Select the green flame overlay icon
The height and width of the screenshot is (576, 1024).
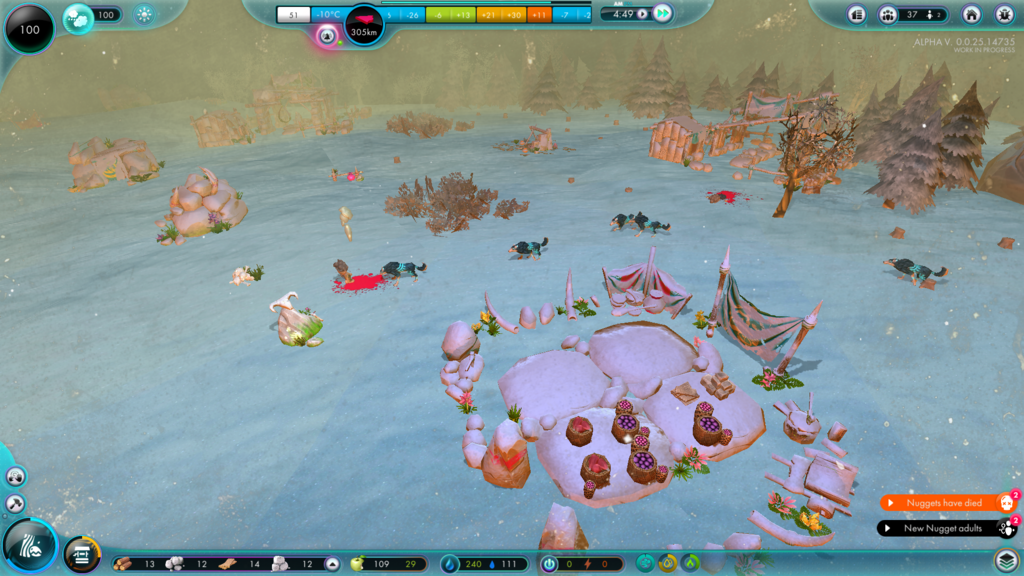point(691,563)
